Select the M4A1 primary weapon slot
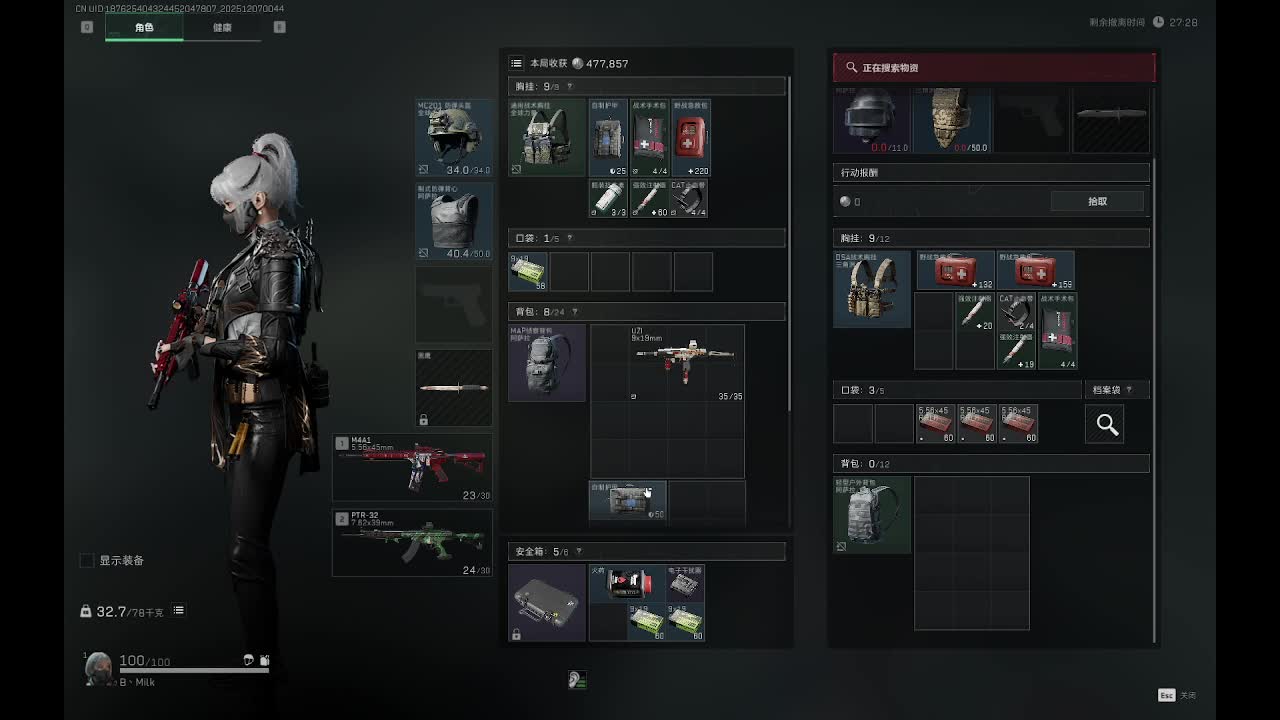1280x720 pixels. coord(412,467)
